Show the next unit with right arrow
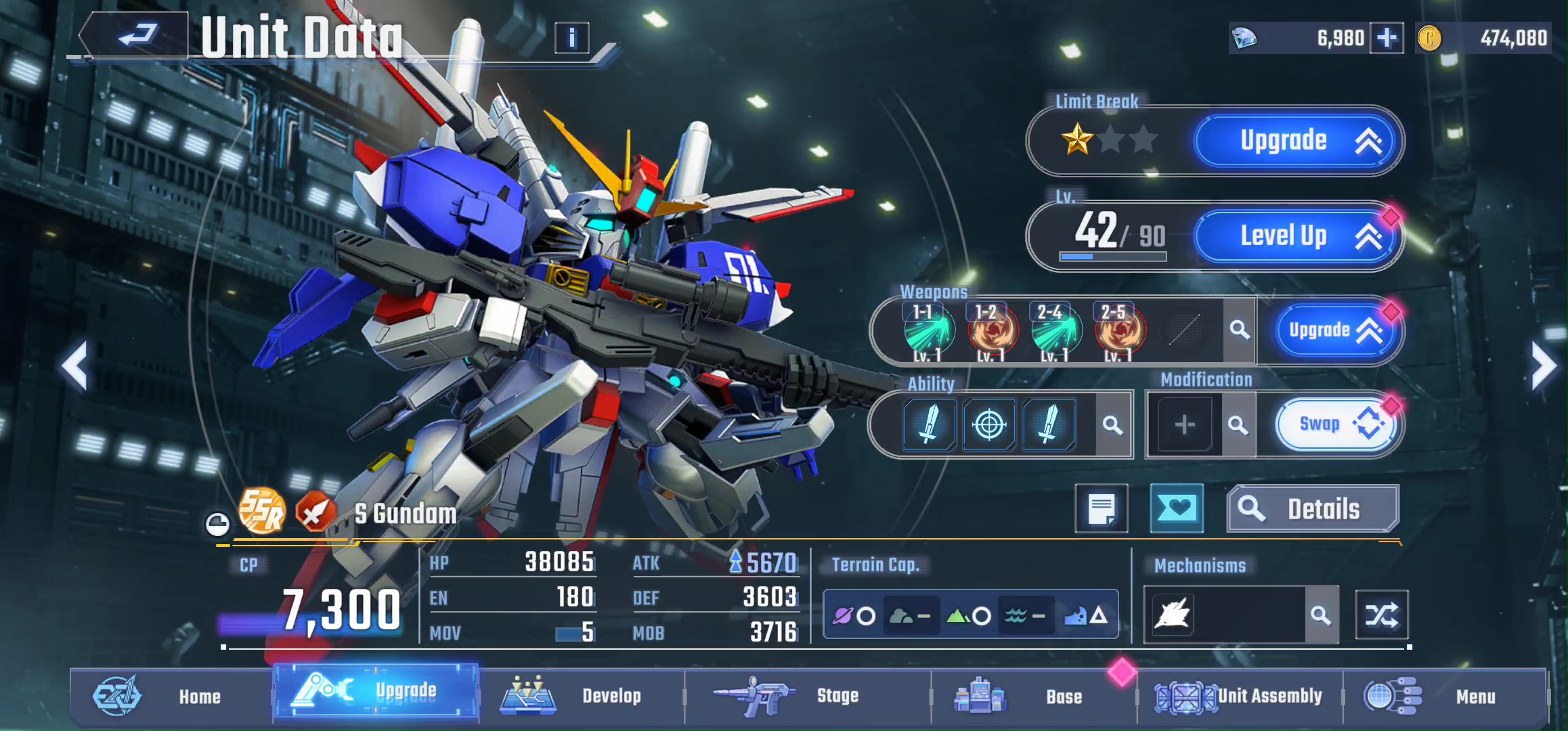The height and width of the screenshot is (731, 1568). (x=1544, y=366)
